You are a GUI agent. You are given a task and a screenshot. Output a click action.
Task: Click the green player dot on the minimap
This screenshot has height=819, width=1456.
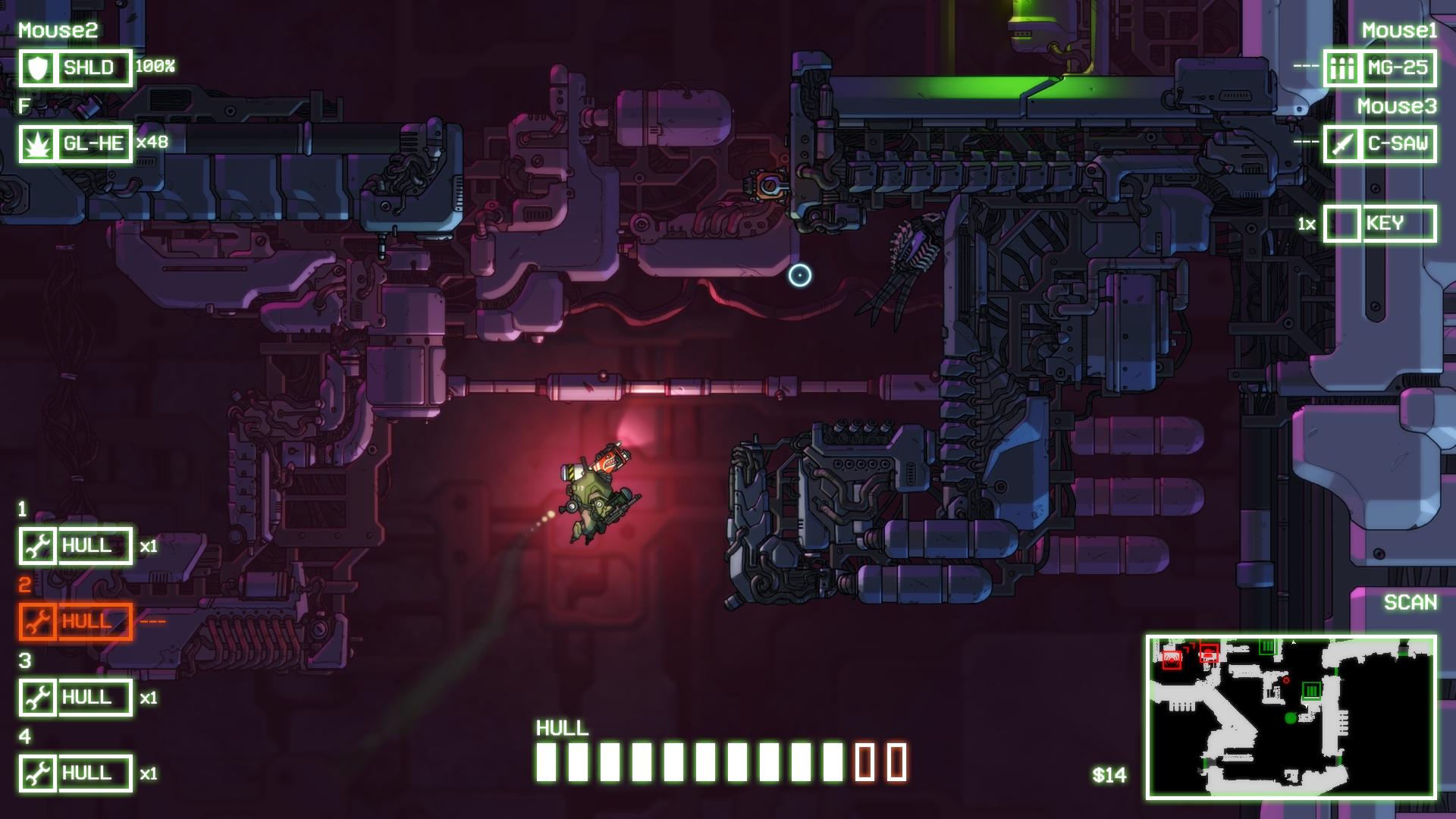tap(1290, 718)
